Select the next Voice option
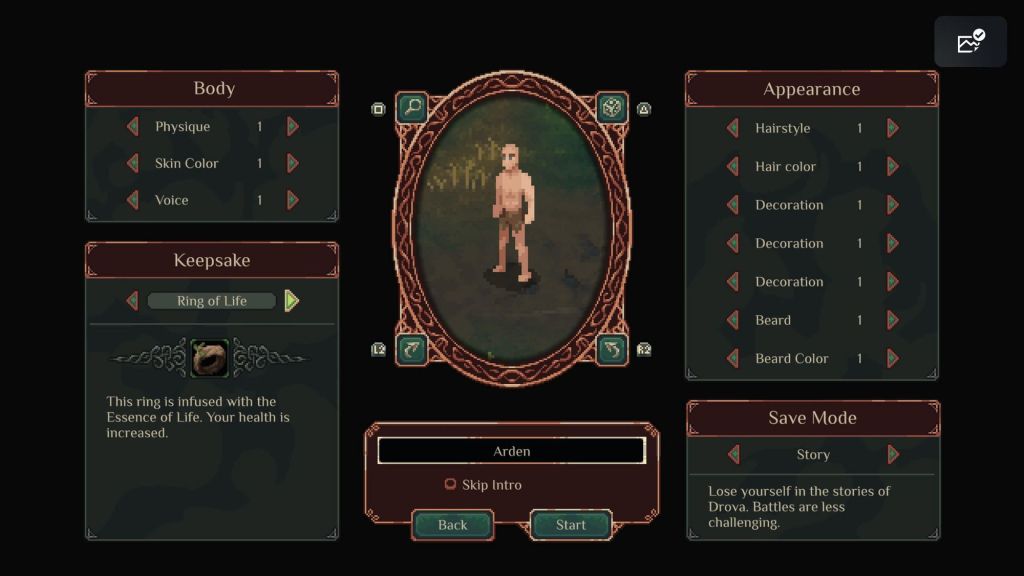This screenshot has width=1024, height=576. pos(293,200)
